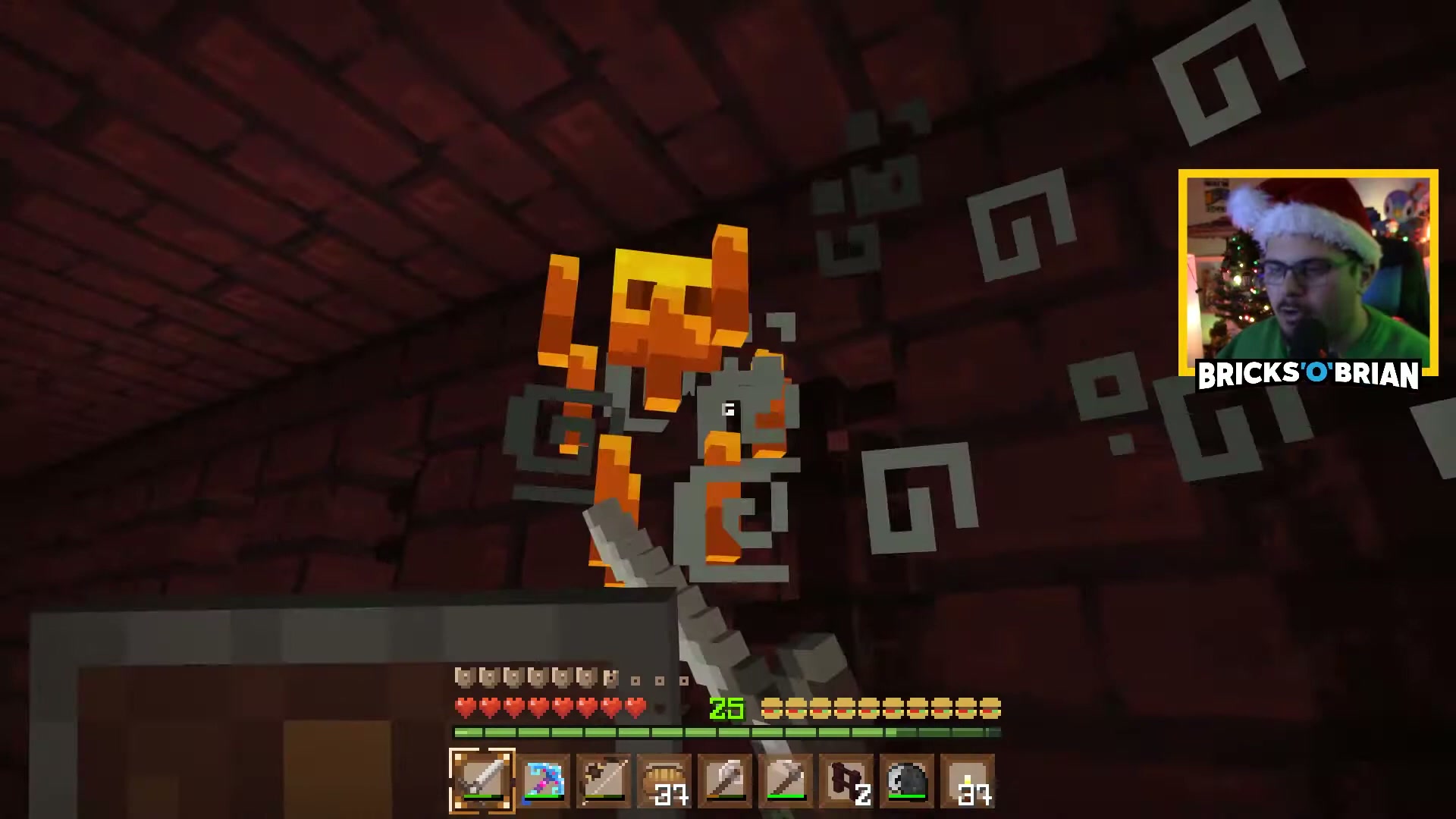Select the candle stack of 37
The width and height of the screenshot is (1456, 819).
pos(968,781)
